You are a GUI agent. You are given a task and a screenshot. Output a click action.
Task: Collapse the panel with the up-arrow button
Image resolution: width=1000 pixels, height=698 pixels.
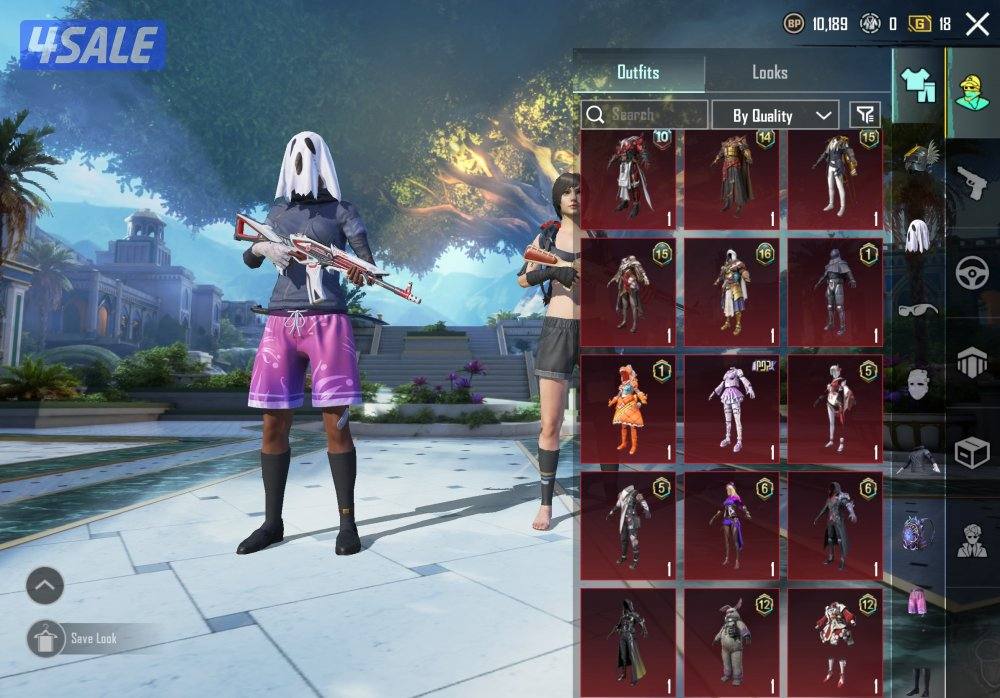point(45,586)
